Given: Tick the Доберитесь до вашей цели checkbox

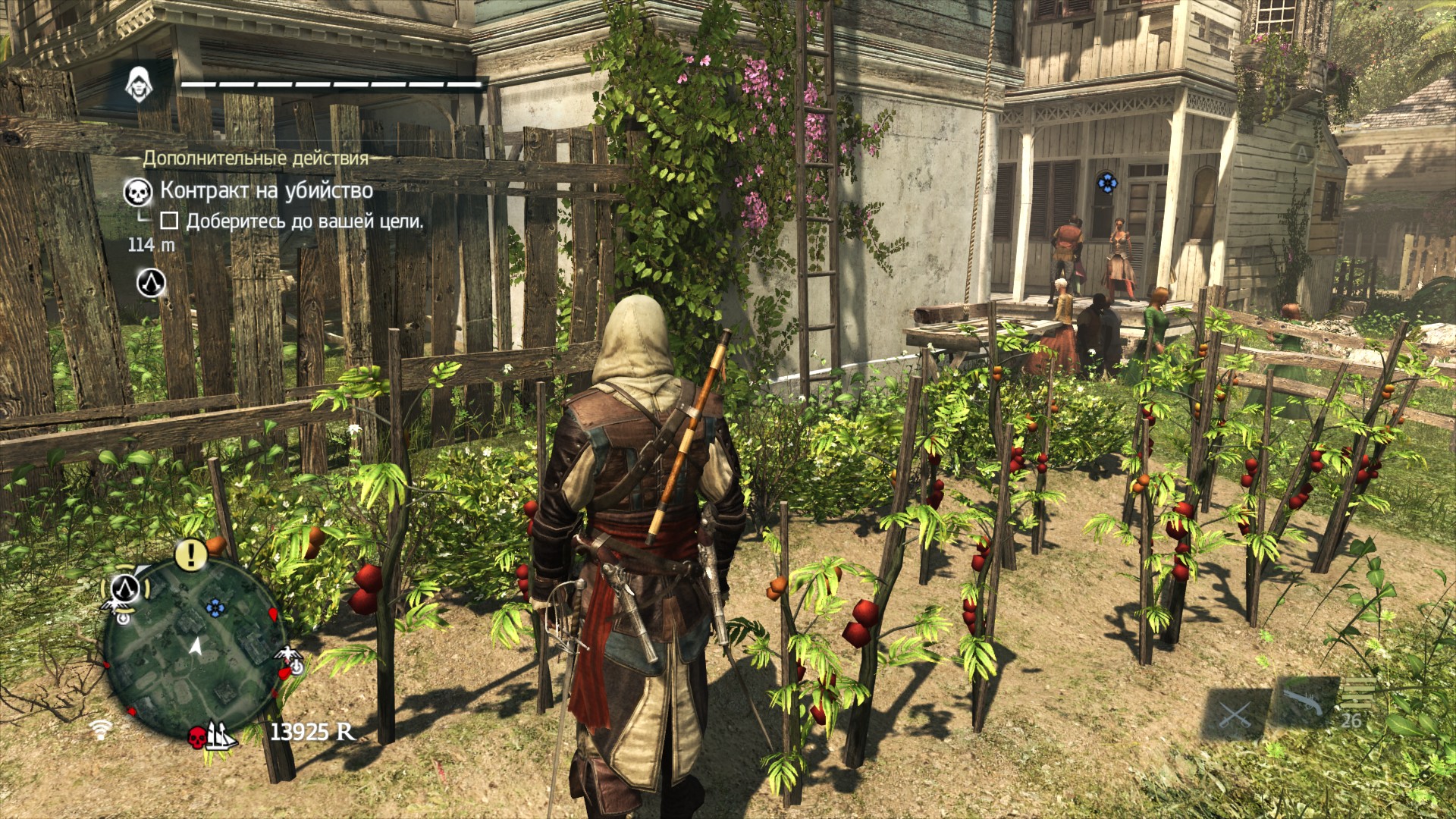Looking at the screenshot, I should coord(170,221).
